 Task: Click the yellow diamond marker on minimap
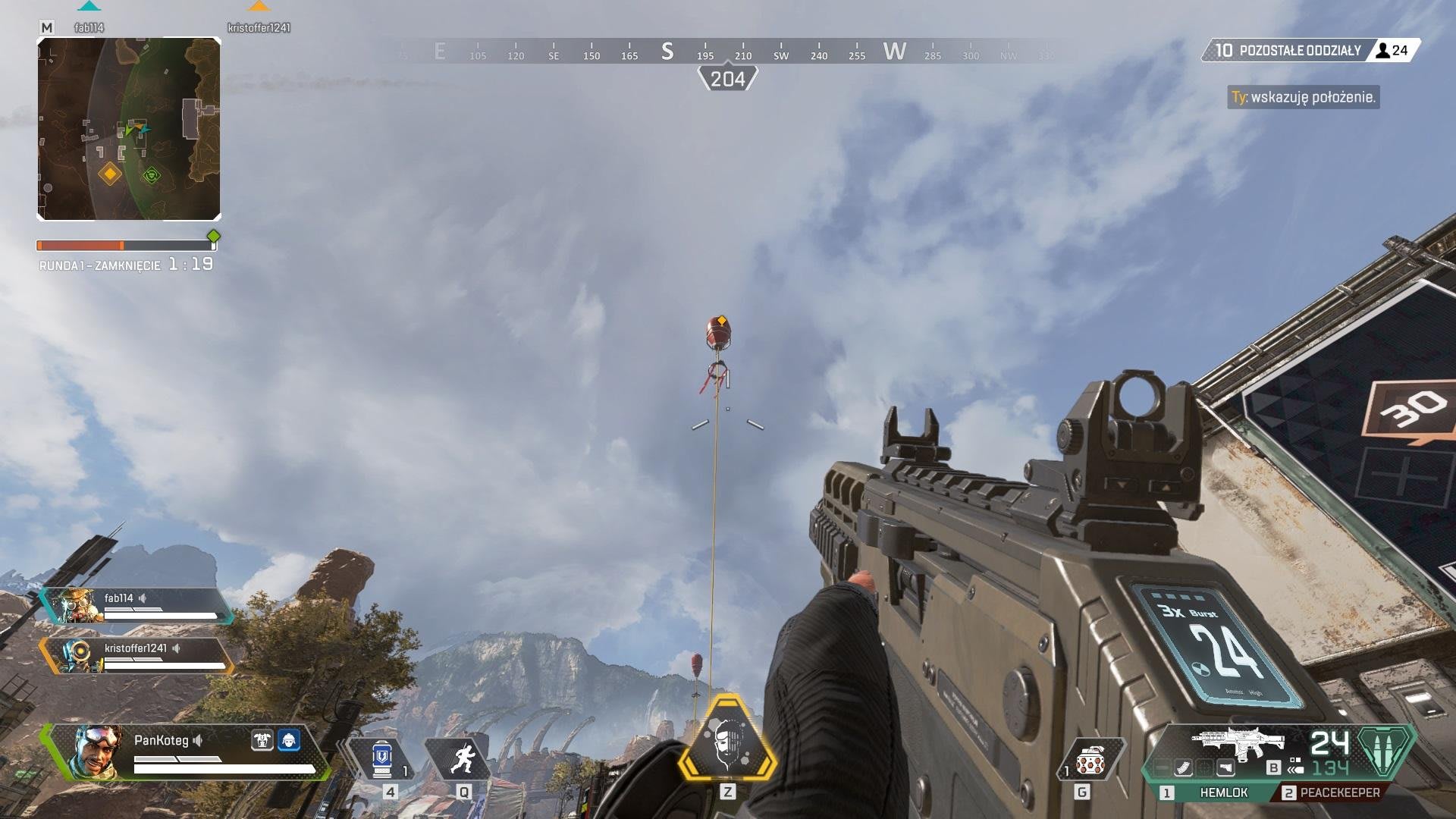(x=111, y=174)
